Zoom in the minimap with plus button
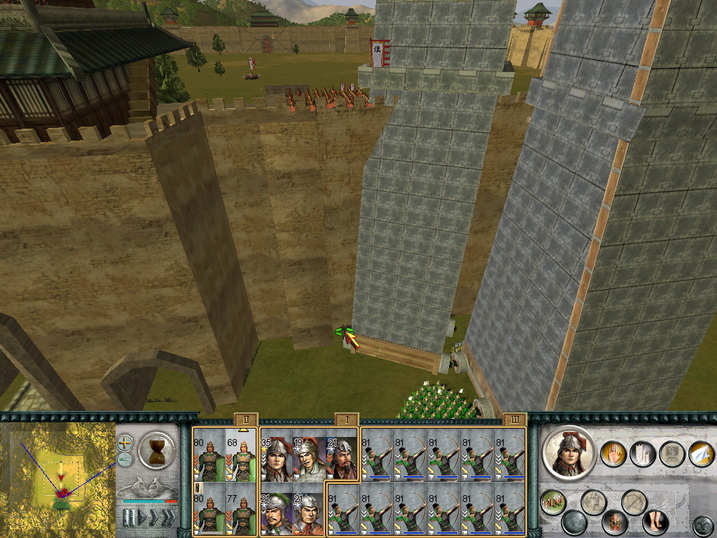 (x=125, y=440)
